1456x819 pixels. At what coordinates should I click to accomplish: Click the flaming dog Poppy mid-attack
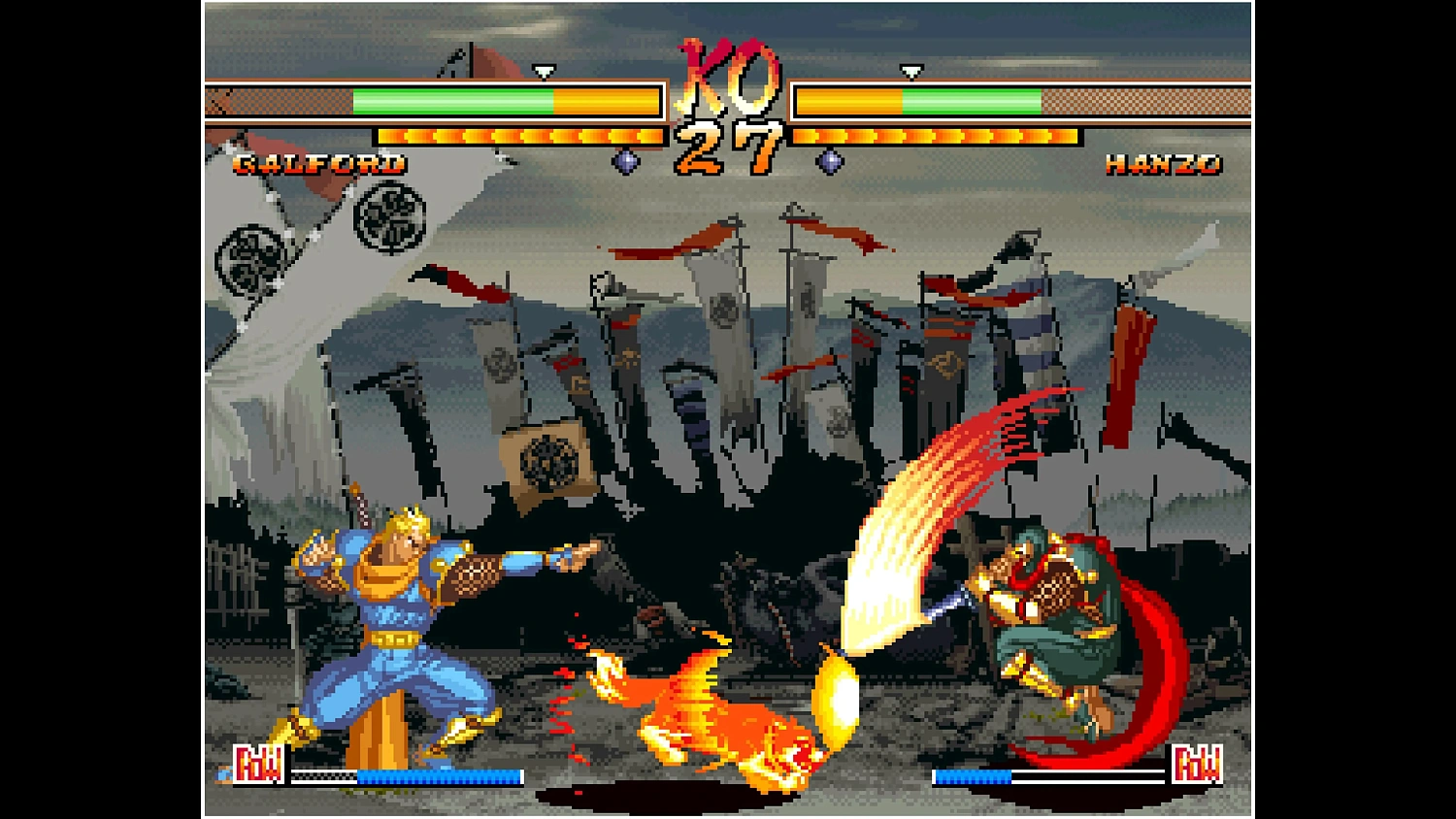pos(728,708)
